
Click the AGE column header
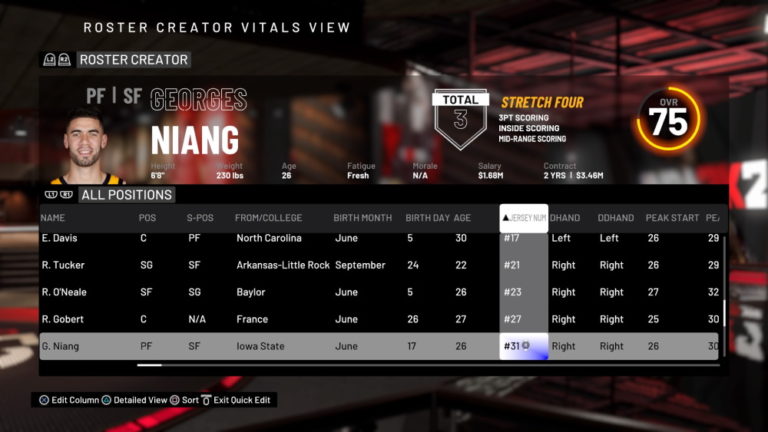click(x=462, y=218)
